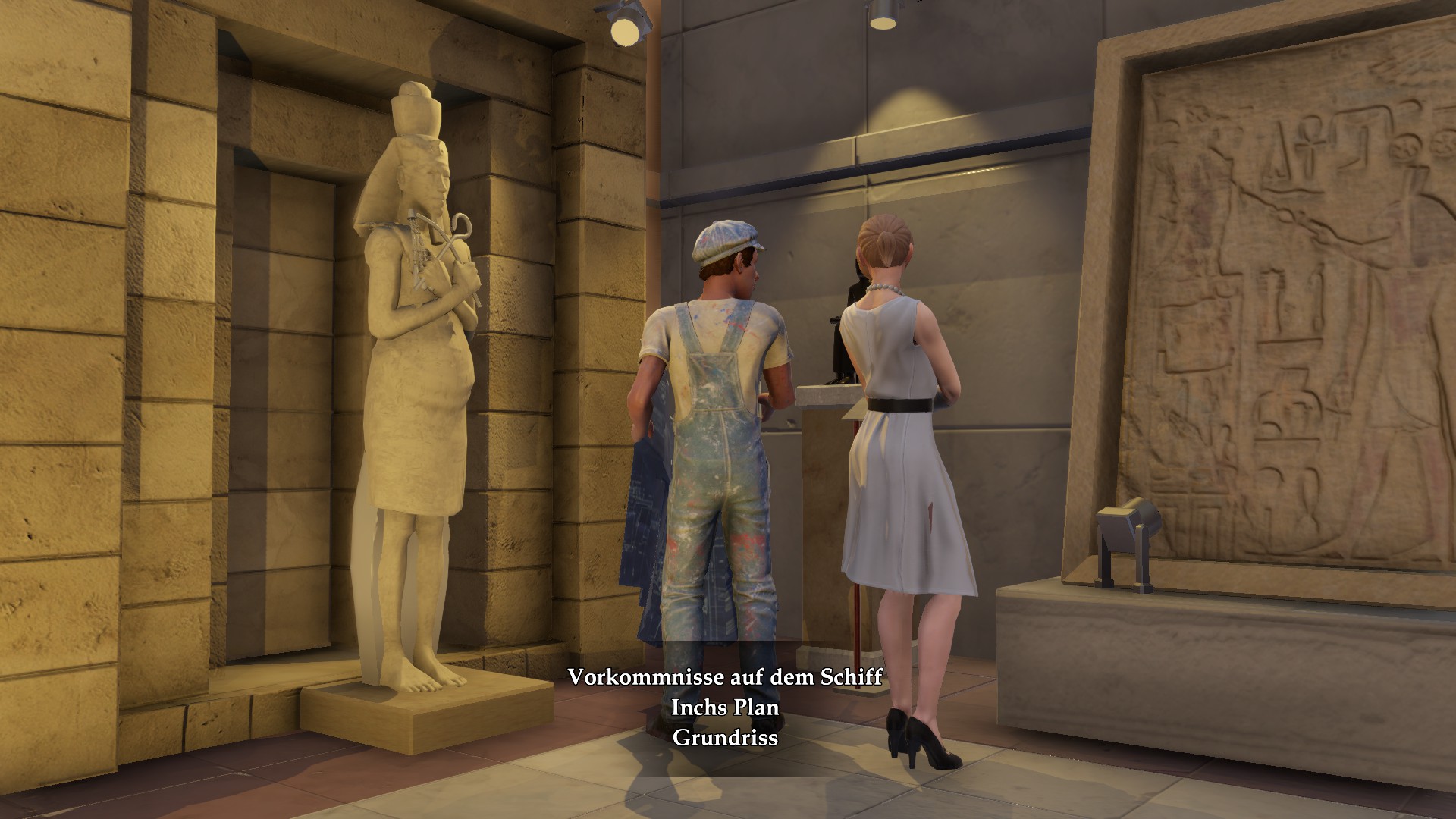Image resolution: width=1456 pixels, height=819 pixels.
Task: Ask about the 'Grundriss' topic
Action: coord(725,737)
